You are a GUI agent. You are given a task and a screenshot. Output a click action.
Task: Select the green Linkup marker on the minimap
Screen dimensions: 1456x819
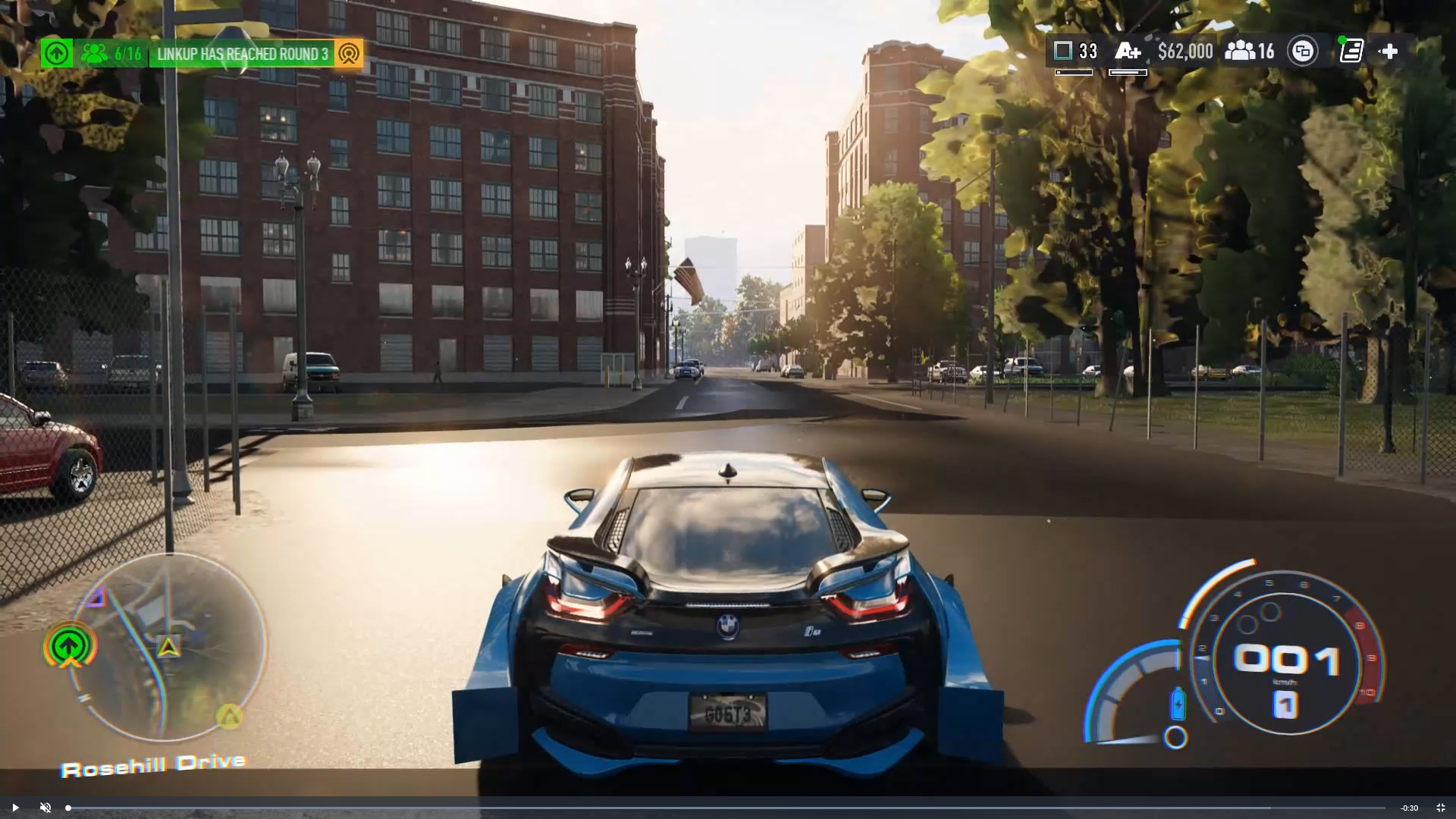70,647
